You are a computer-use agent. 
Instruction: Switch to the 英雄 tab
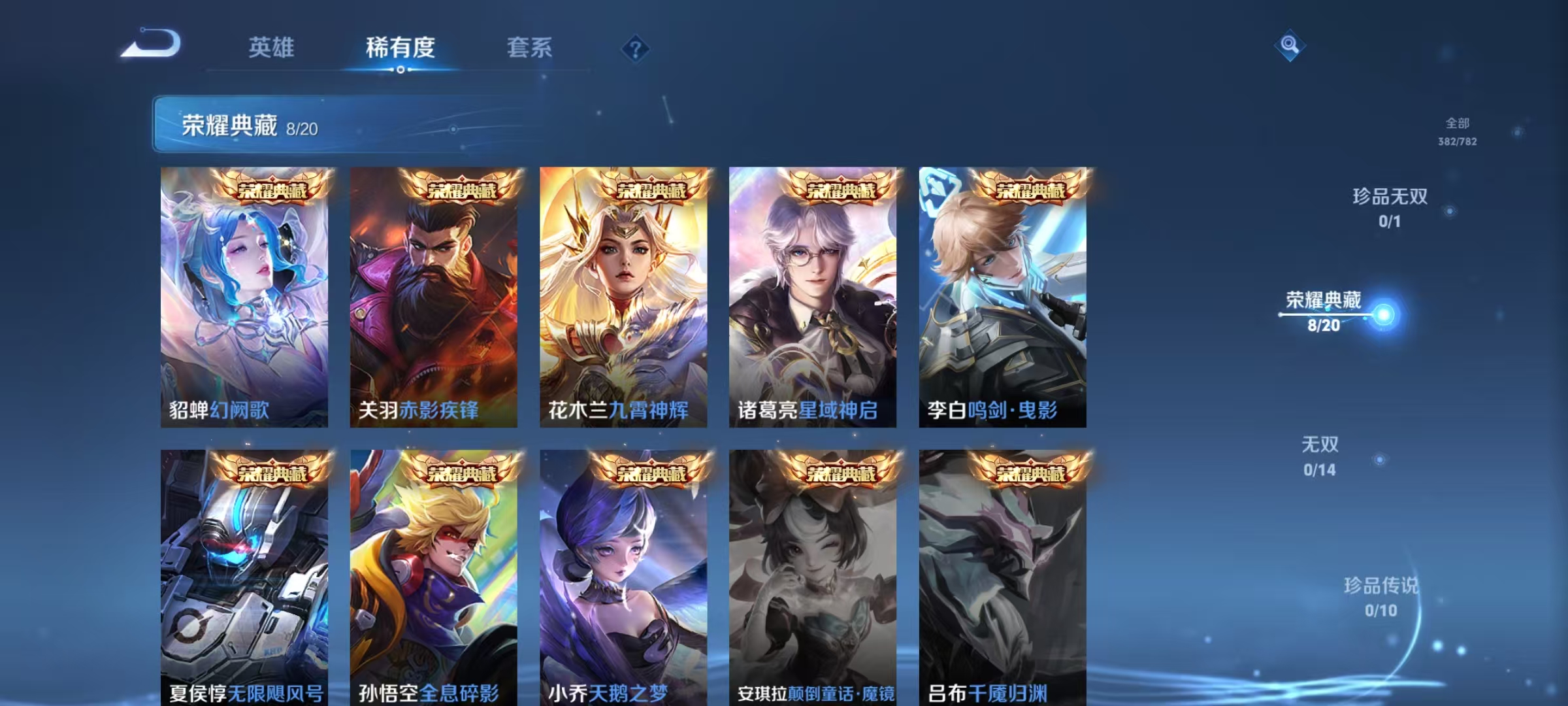click(271, 48)
